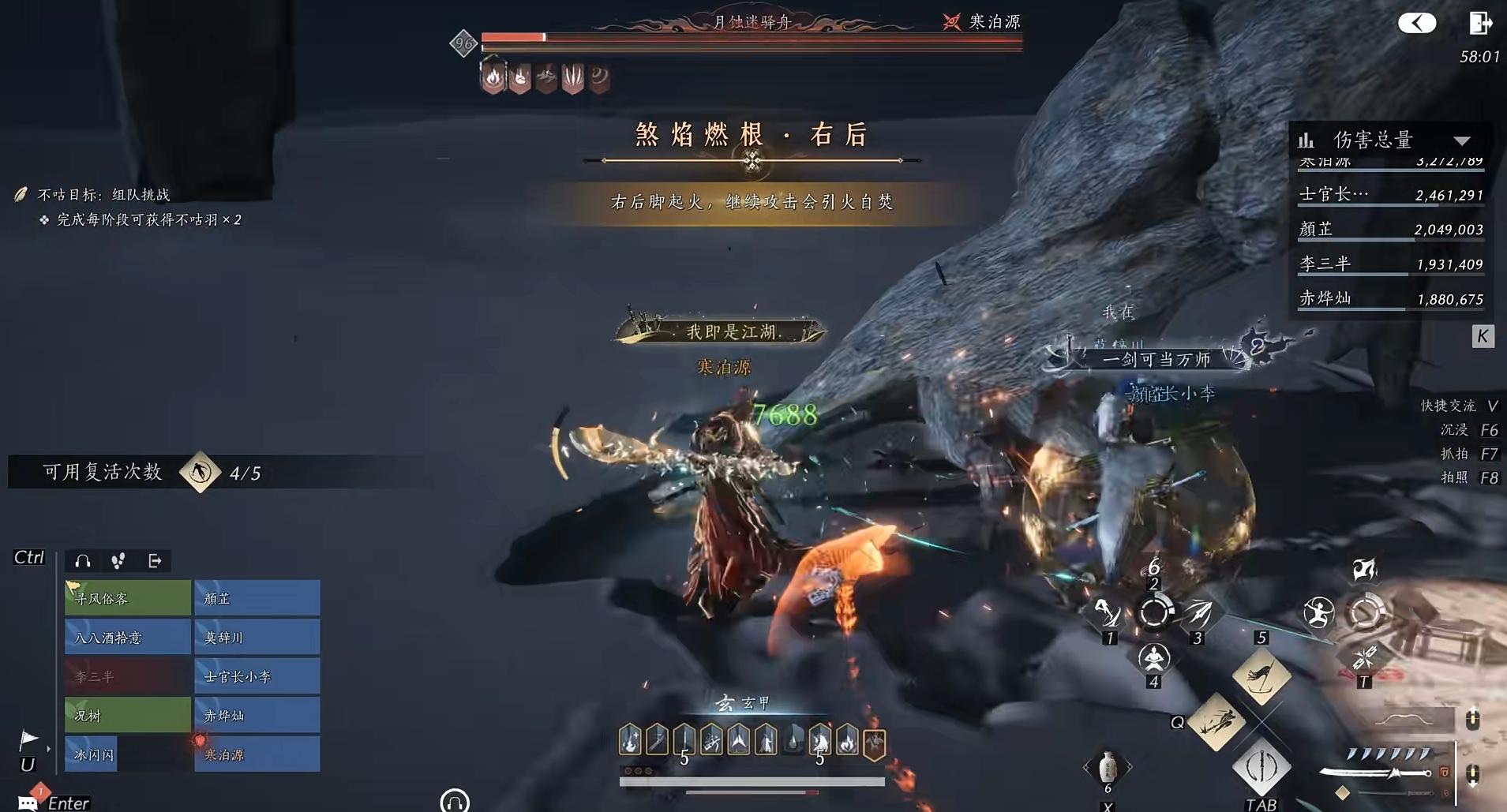Screen dimensions: 1507x812
Task: Pick teammate 士官长小李 from party list
Action: coord(257,676)
